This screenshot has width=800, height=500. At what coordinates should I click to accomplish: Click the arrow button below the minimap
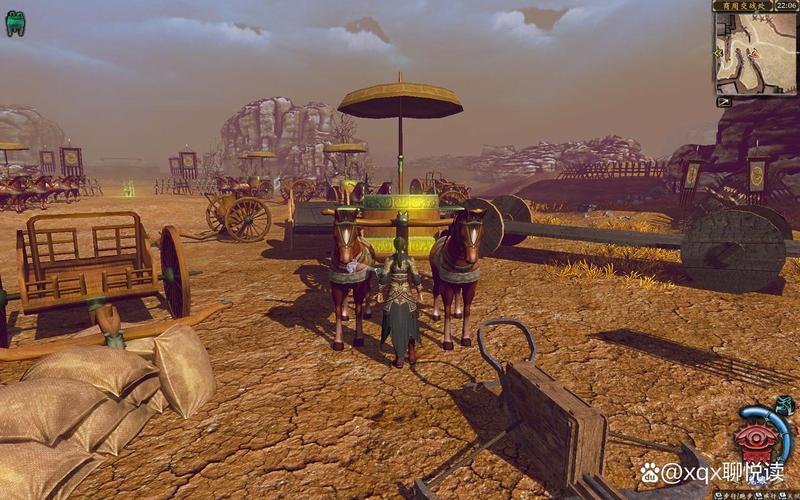(x=724, y=102)
